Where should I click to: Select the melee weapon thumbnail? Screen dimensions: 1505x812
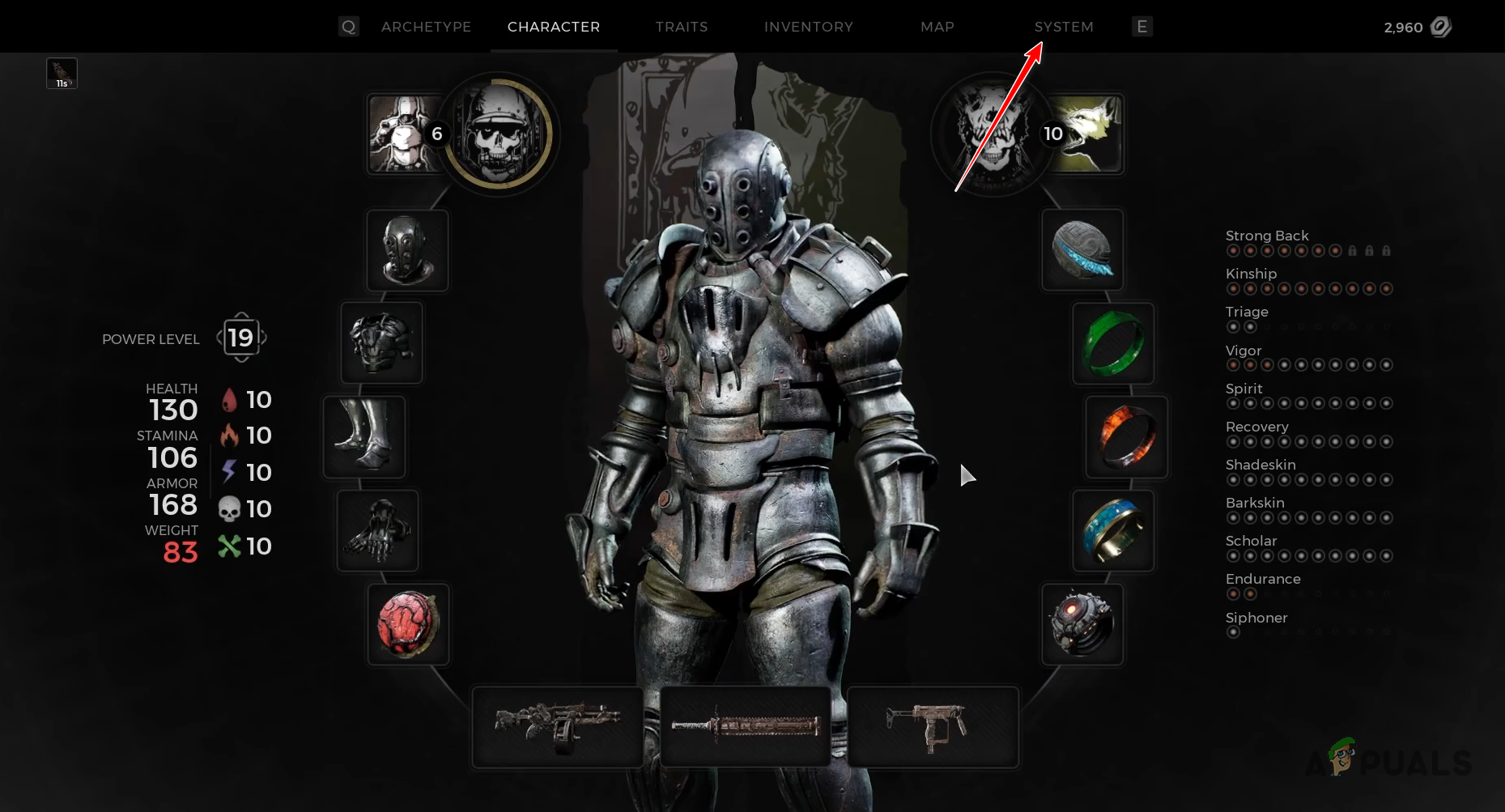click(x=744, y=726)
